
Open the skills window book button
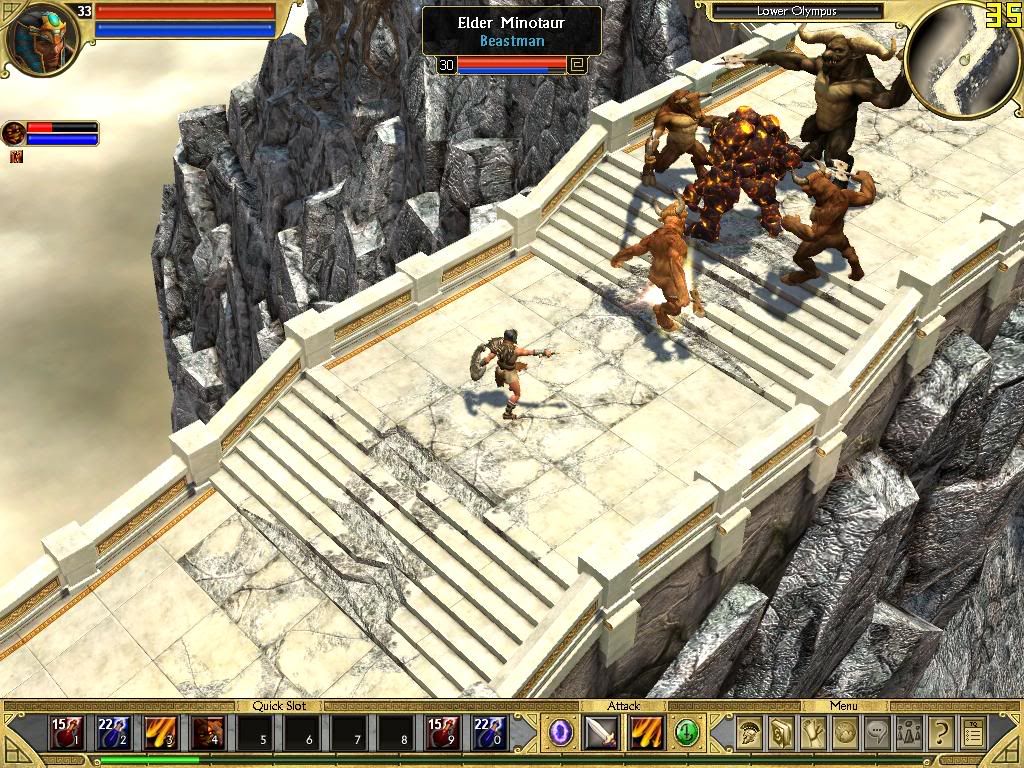point(781,734)
